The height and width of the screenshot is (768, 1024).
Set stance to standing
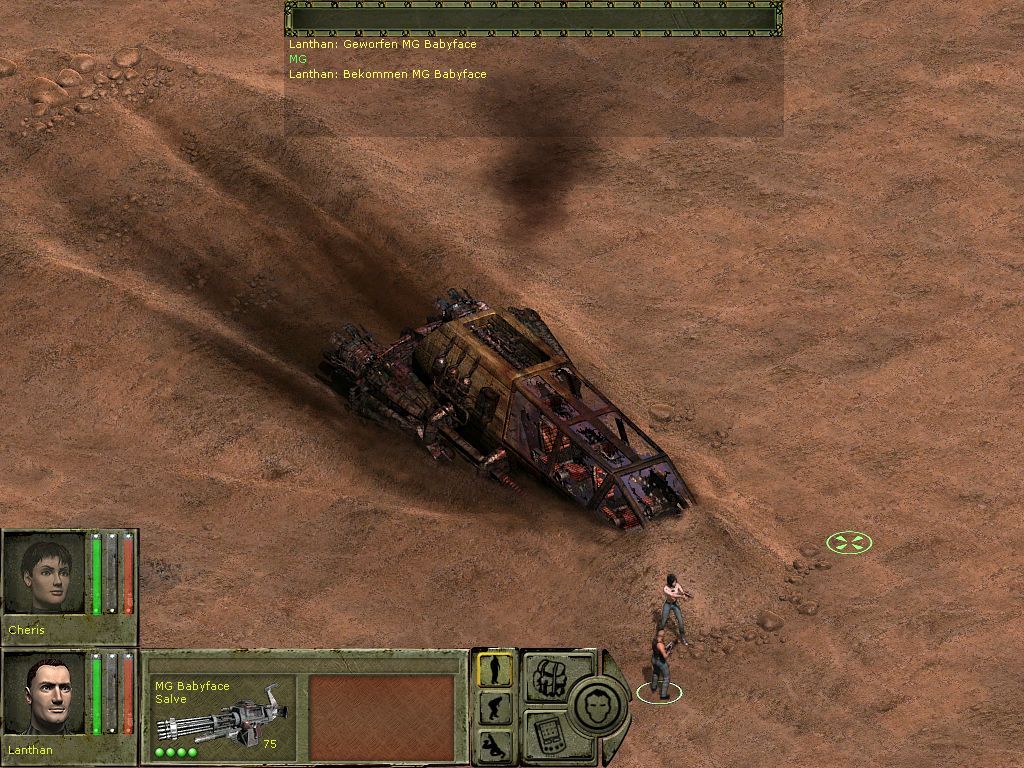[x=495, y=669]
